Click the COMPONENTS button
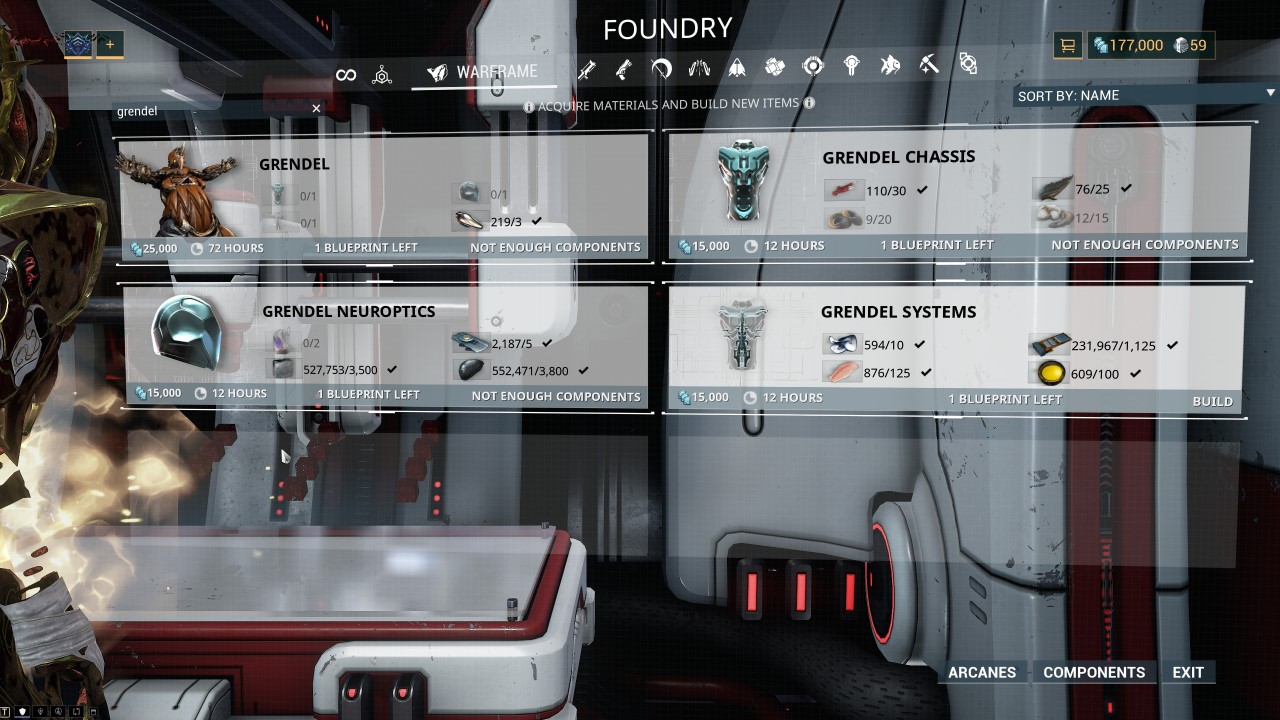Image resolution: width=1280 pixels, height=720 pixels. click(1094, 672)
